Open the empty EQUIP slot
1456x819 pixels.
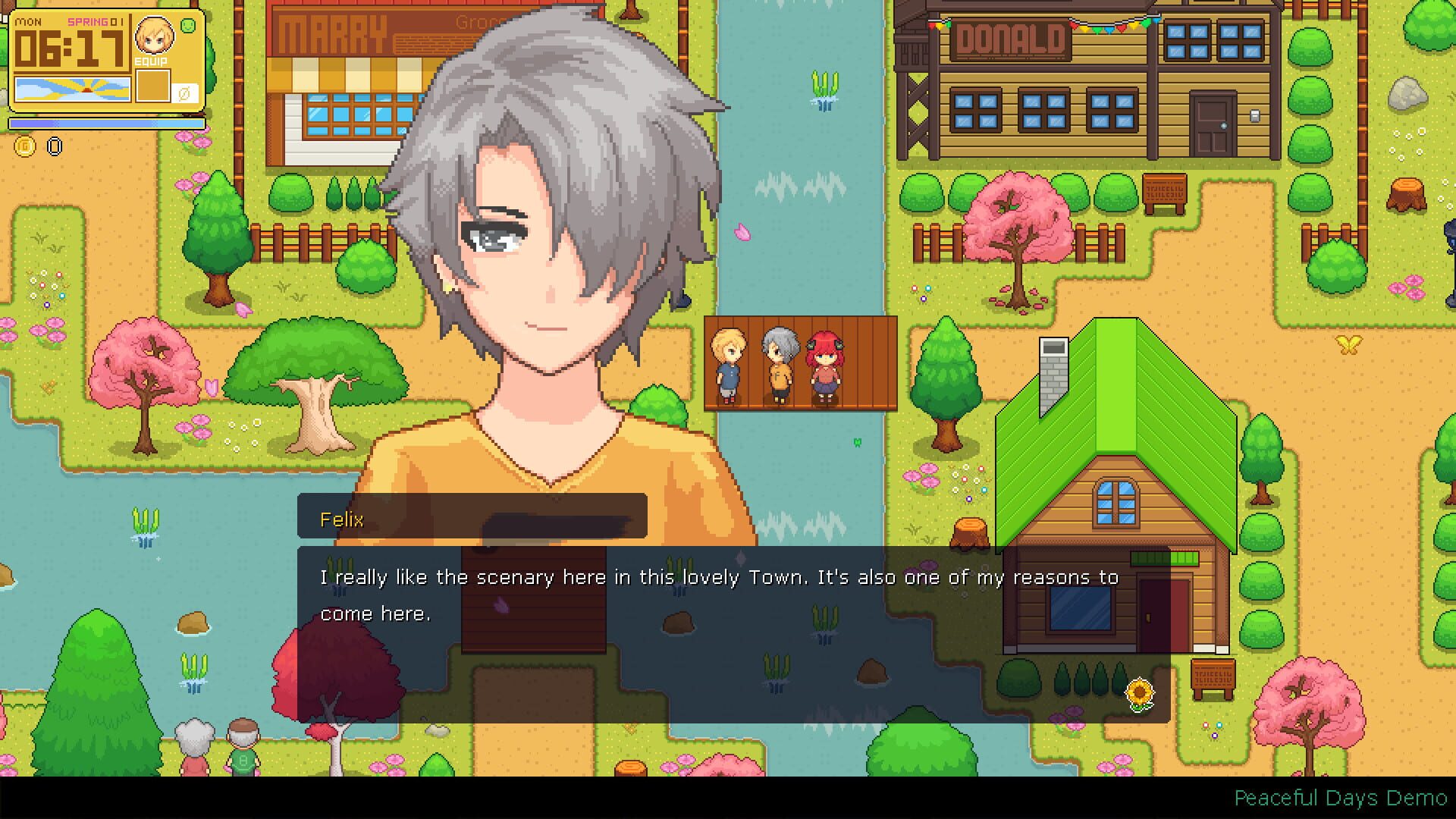pos(154,86)
